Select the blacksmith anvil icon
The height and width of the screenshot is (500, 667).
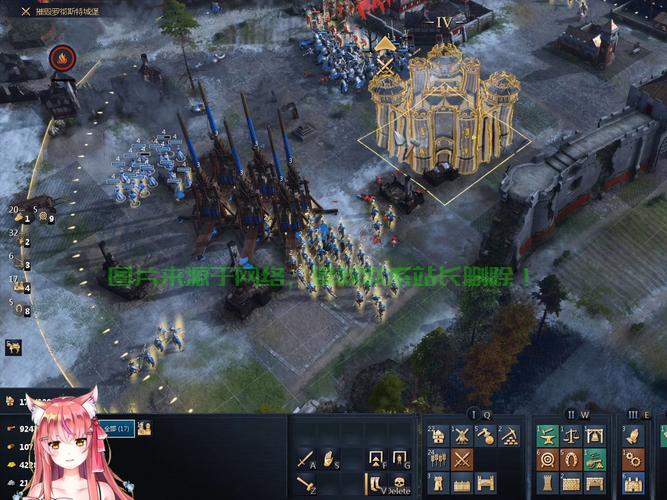click(x=547, y=436)
